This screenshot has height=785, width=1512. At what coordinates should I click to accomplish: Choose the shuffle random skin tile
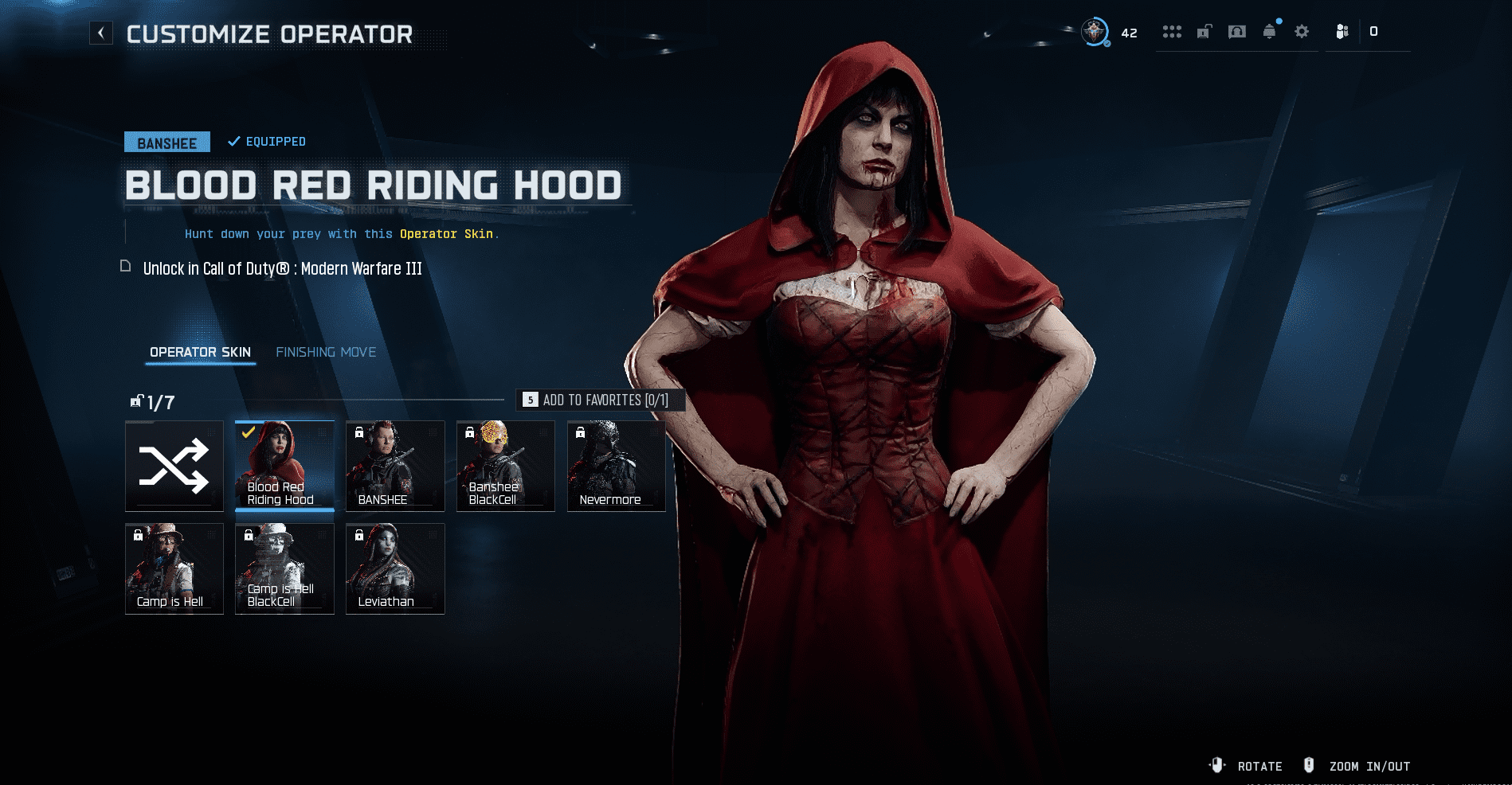pyautogui.click(x=174, y=466)
